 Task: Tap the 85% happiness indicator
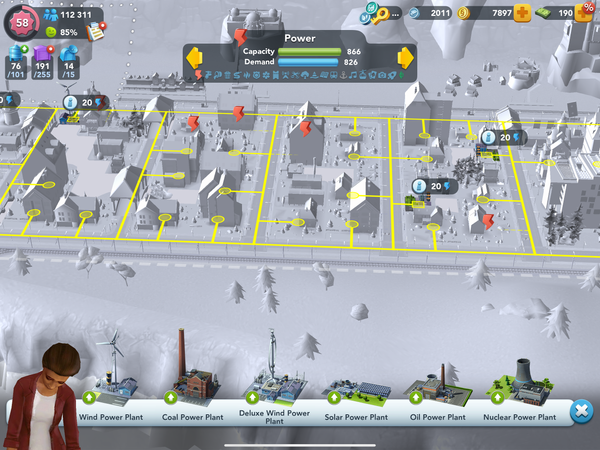[62, 32]
